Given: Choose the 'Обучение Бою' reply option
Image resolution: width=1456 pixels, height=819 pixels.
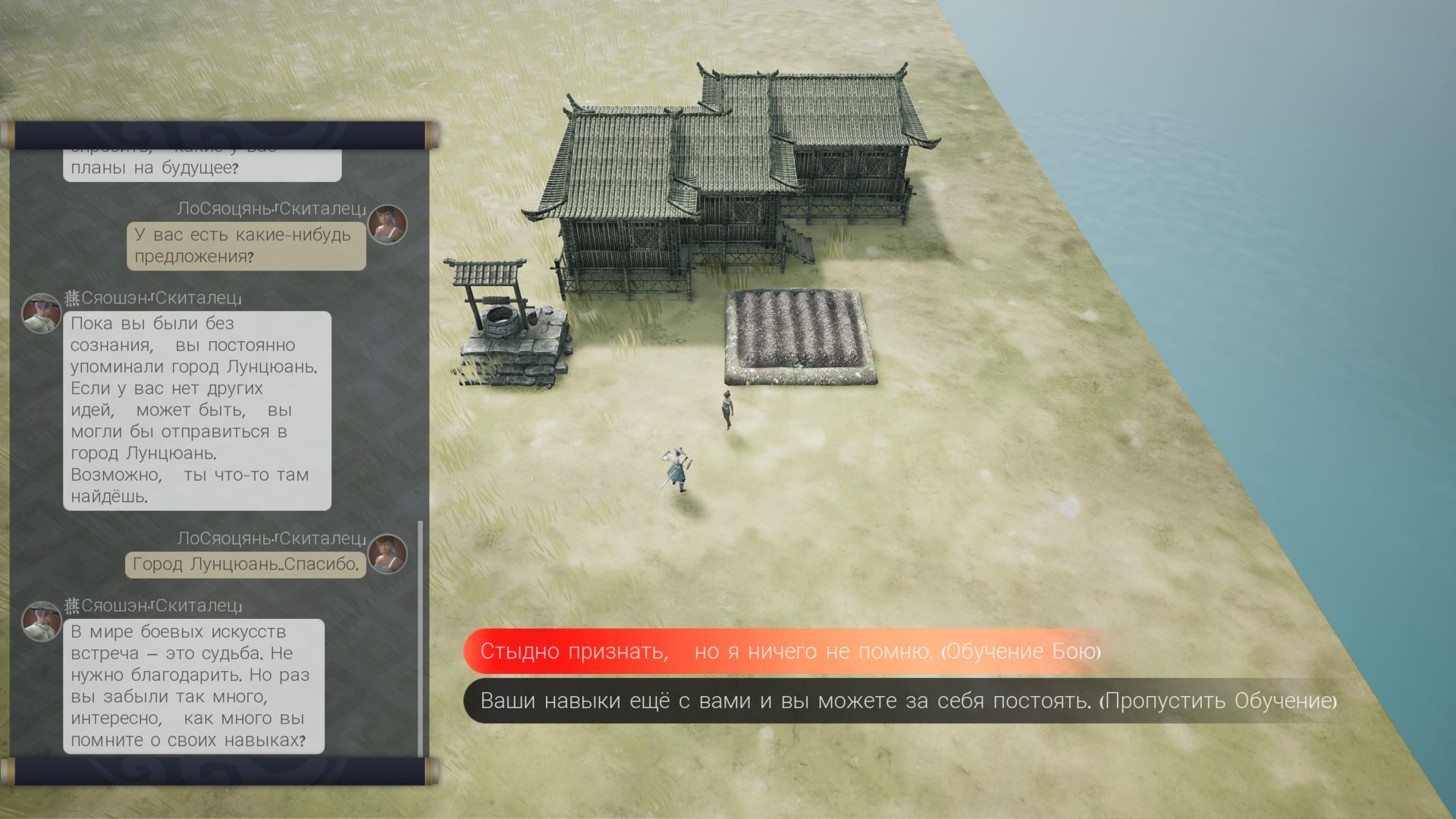Looking at the screenshot, I should 789,651.
